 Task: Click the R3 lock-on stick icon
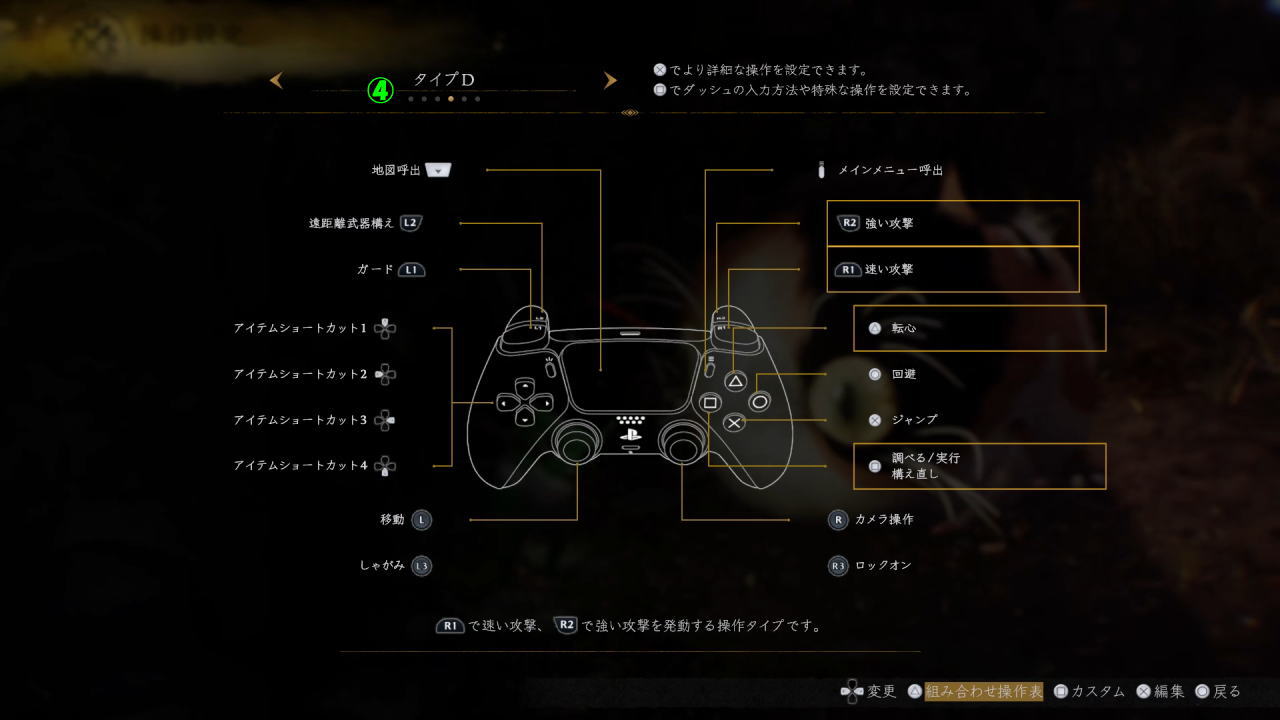(837, 565)
